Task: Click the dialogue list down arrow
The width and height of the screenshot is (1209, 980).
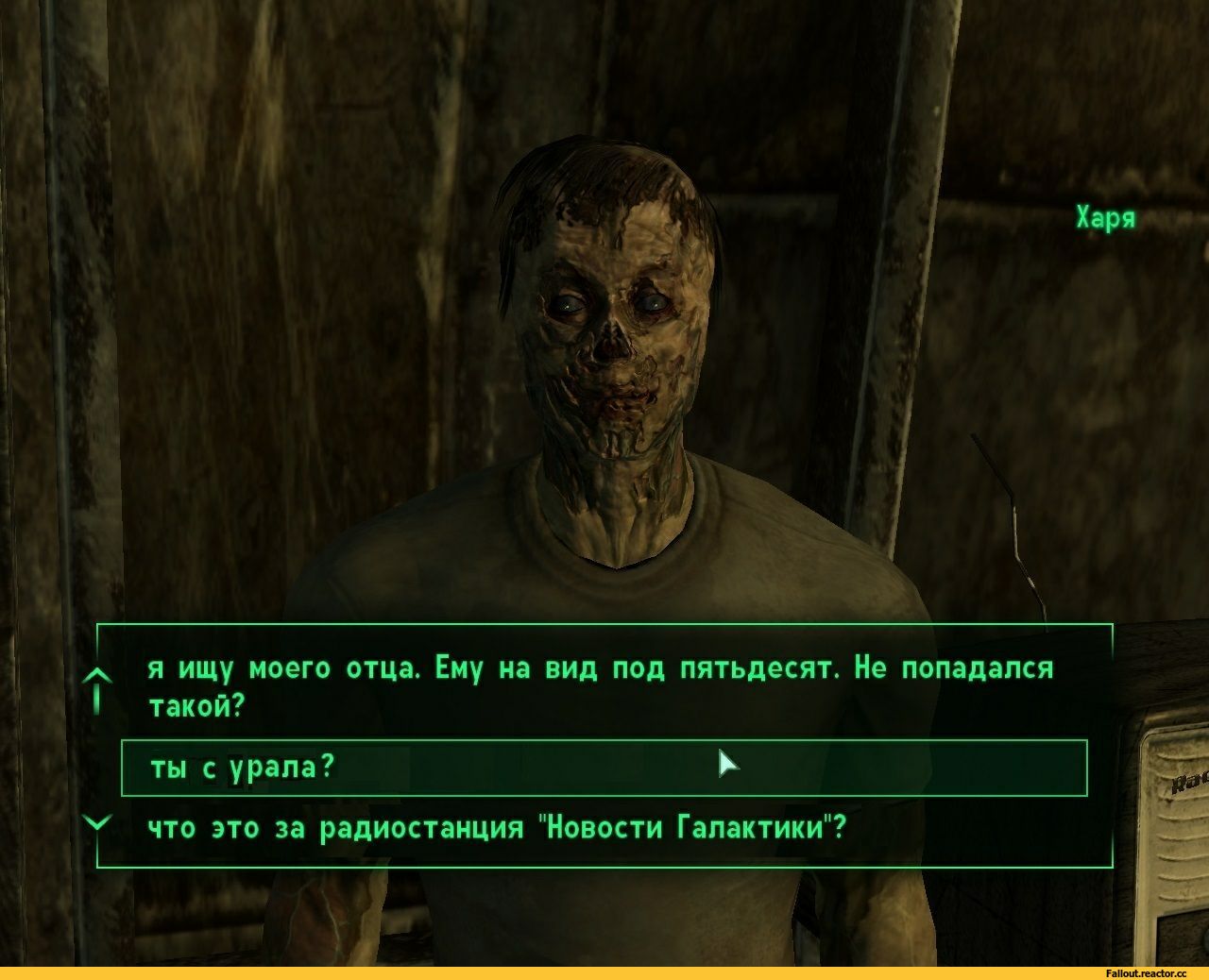Action: pos(97,821)
